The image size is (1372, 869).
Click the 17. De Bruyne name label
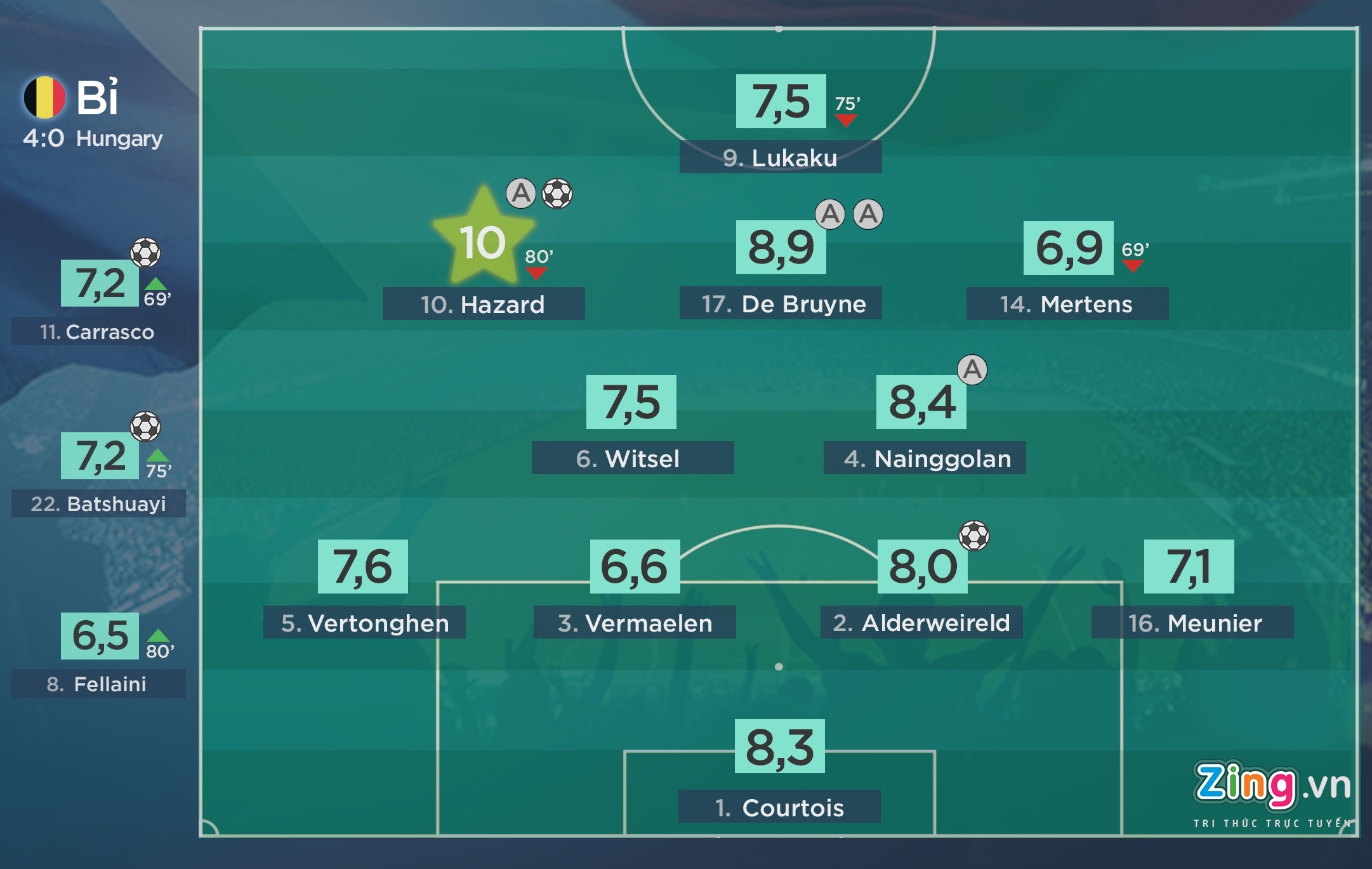(780, 303)
